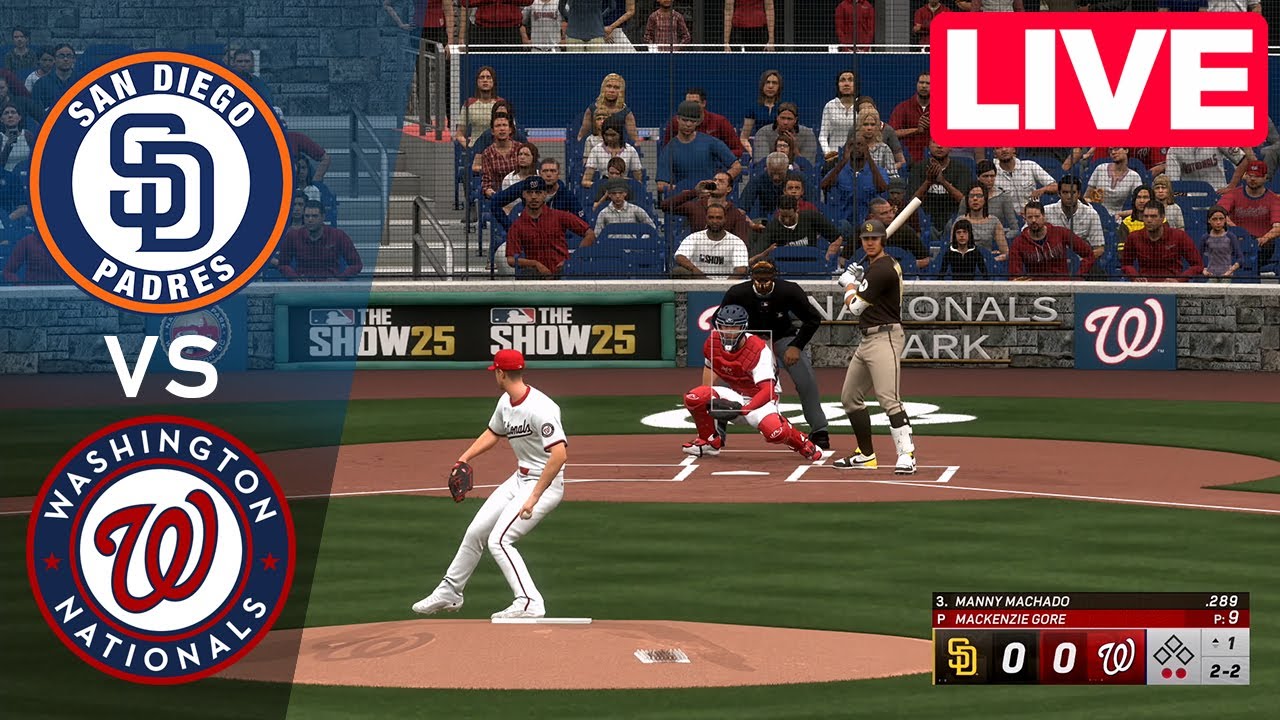Image resolution: width=1280 pixels, height=720 pixels.
Task: Select Machado's .289 batting average stat
Action: [1221, 602]
